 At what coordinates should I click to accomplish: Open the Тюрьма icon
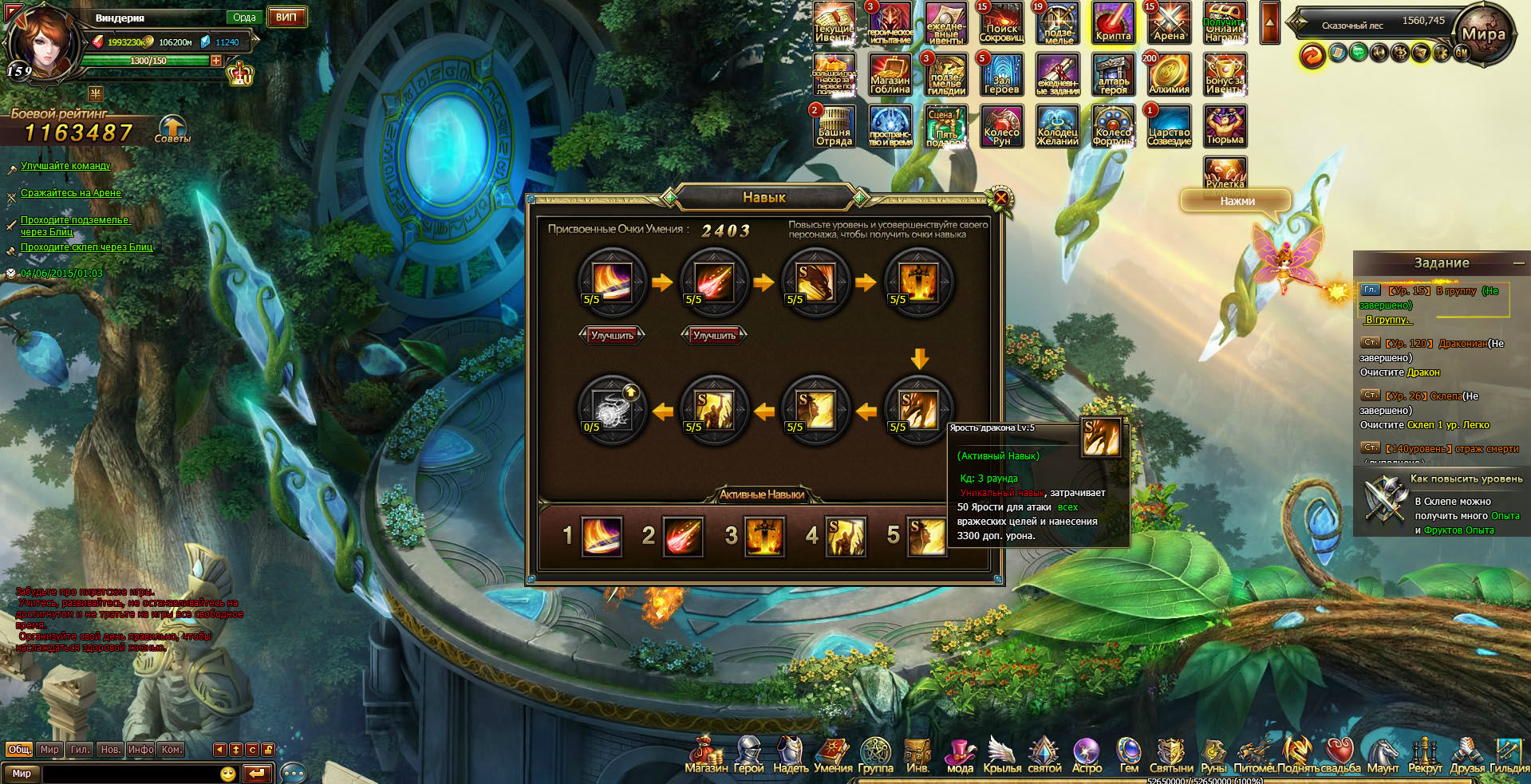[1225, 126]
